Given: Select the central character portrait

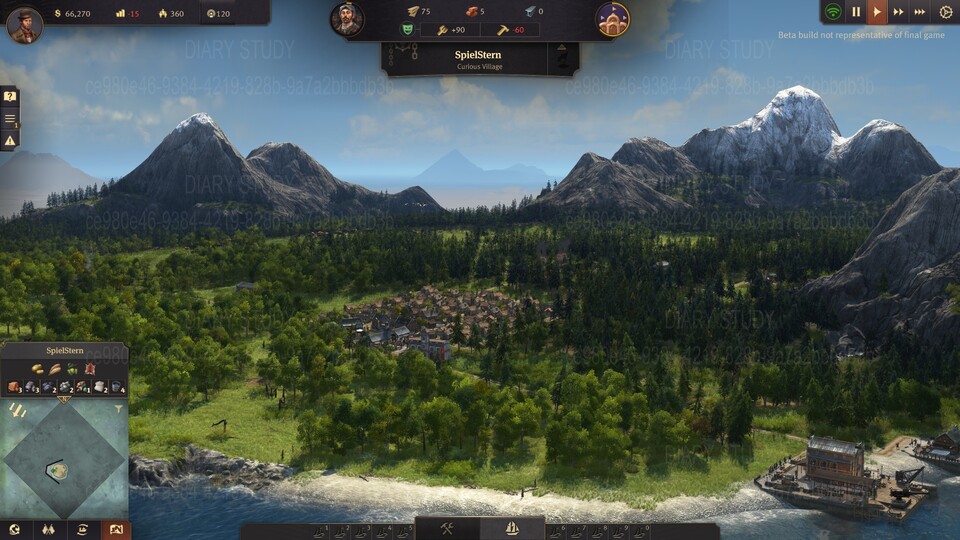Looking at the screenshot, I should [347, 19].
